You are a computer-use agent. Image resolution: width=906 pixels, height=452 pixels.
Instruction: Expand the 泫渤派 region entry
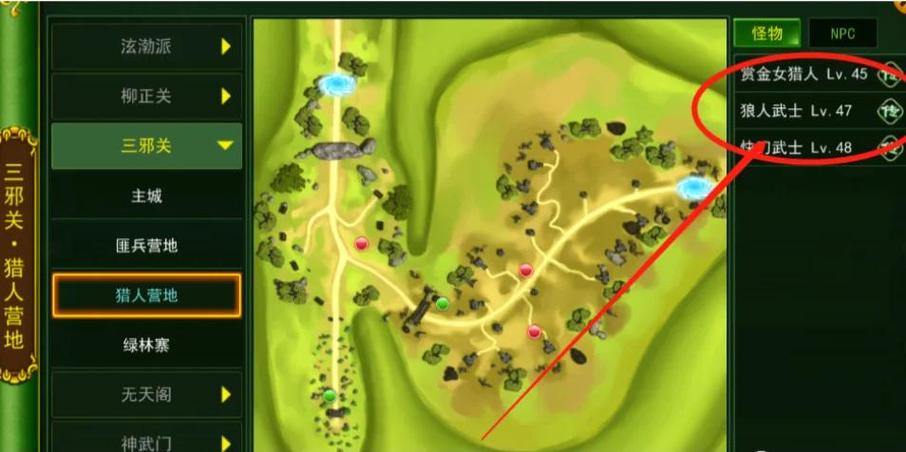pyautogui.click(x=147, y=46)
